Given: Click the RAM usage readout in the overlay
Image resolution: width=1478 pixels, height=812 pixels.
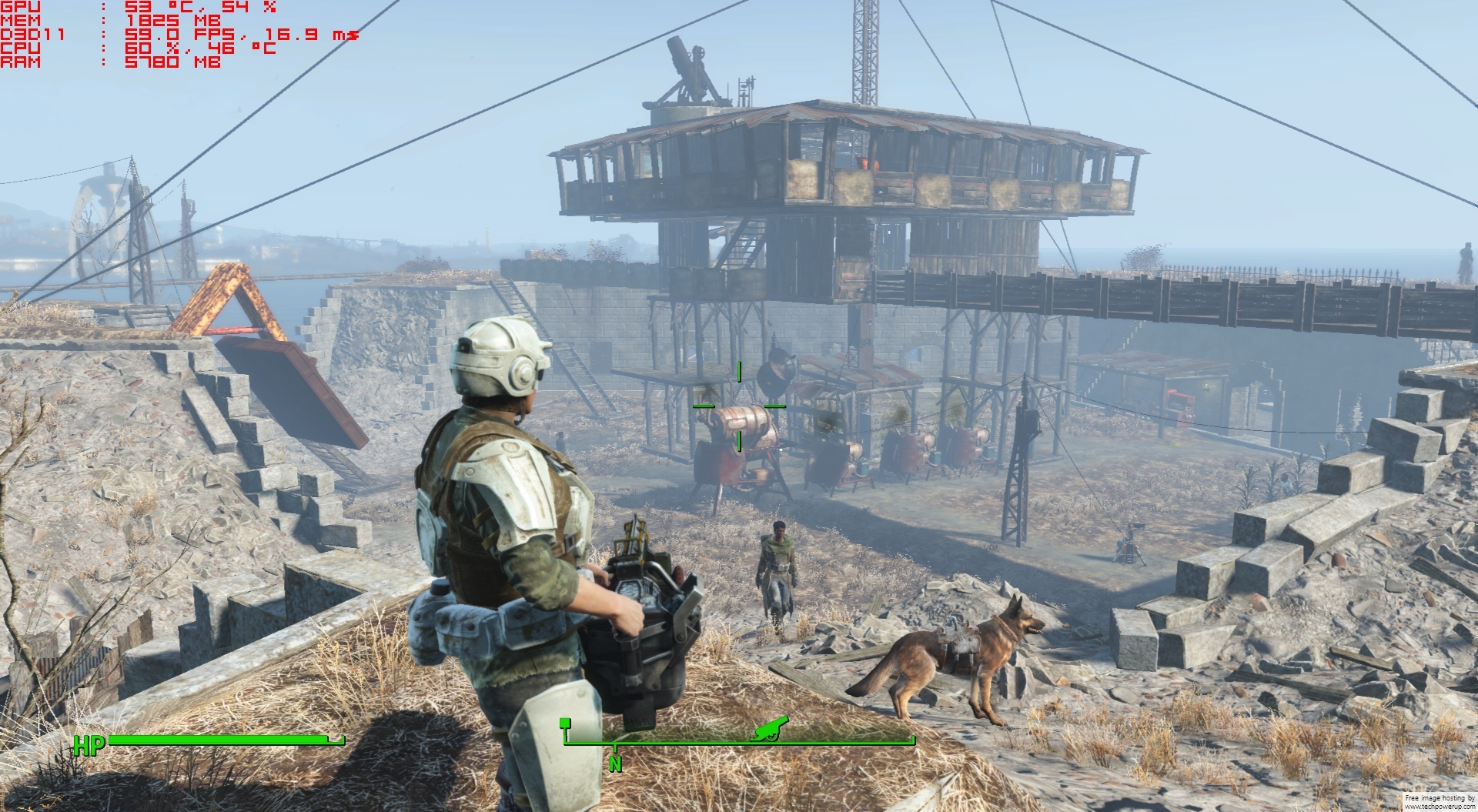Looking at the screenshot, I should coord(154,62).
